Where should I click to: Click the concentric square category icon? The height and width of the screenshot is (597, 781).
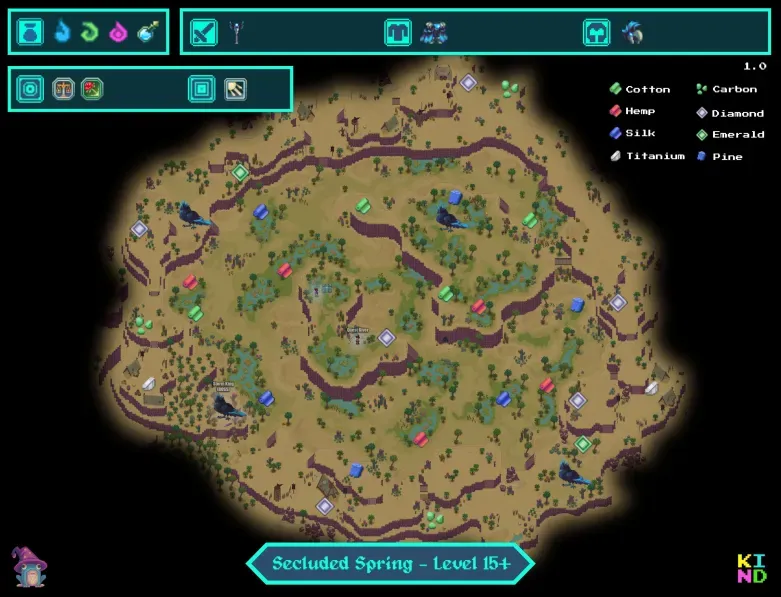click(202, 89)
